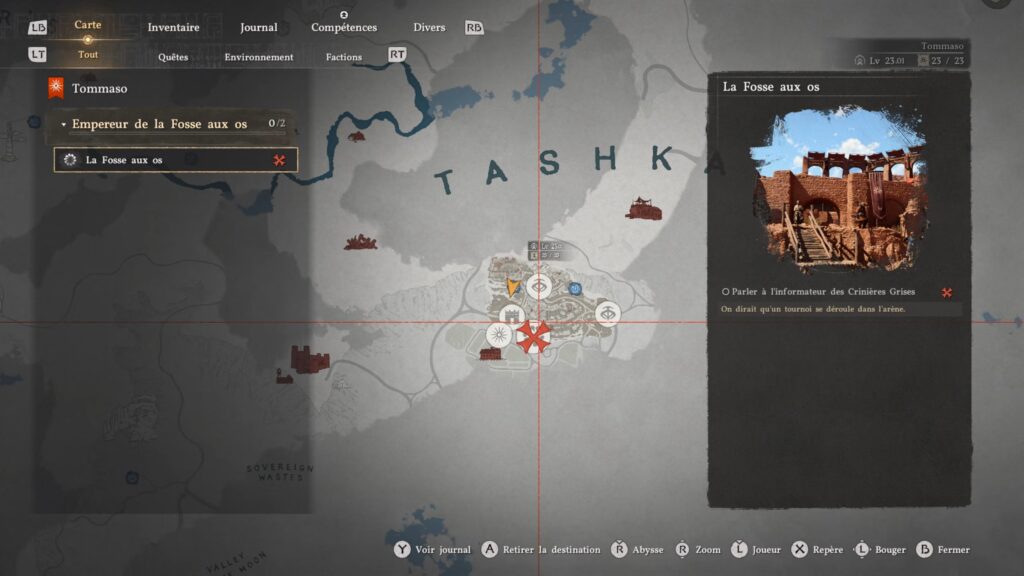Show only Quêtes on the map
The width and height of the screenshot is (1024, 576).
pos(173,57)
